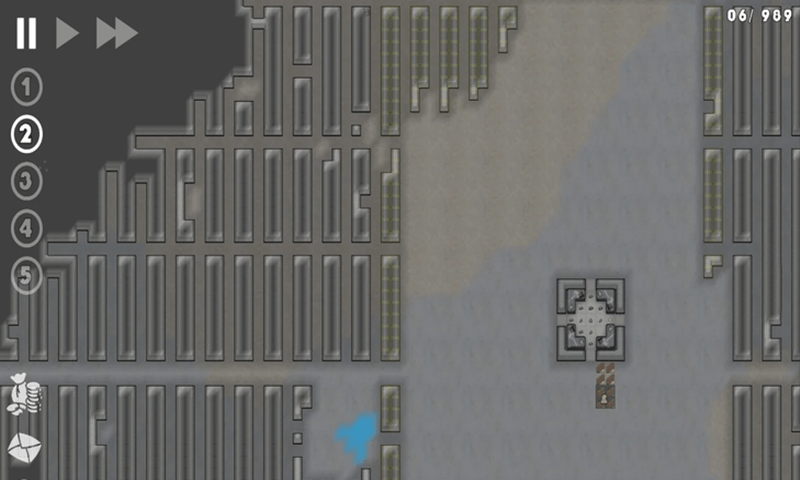The height and width of the screenshot is (480, 800).
Task: Open the money bag and coins icon
Action: tap(23, 394)
